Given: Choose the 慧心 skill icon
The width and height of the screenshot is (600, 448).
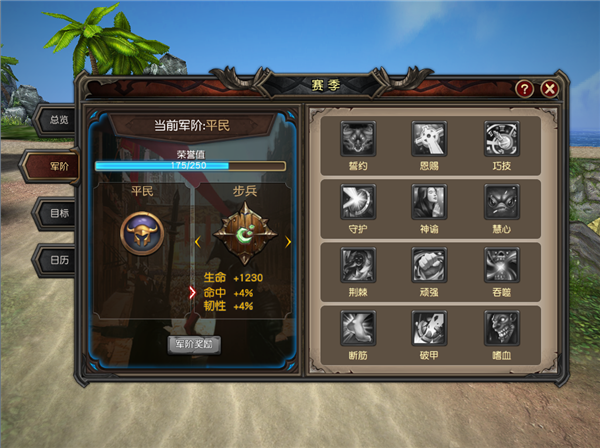Looking at the screenshot, I should pos(500,201).
